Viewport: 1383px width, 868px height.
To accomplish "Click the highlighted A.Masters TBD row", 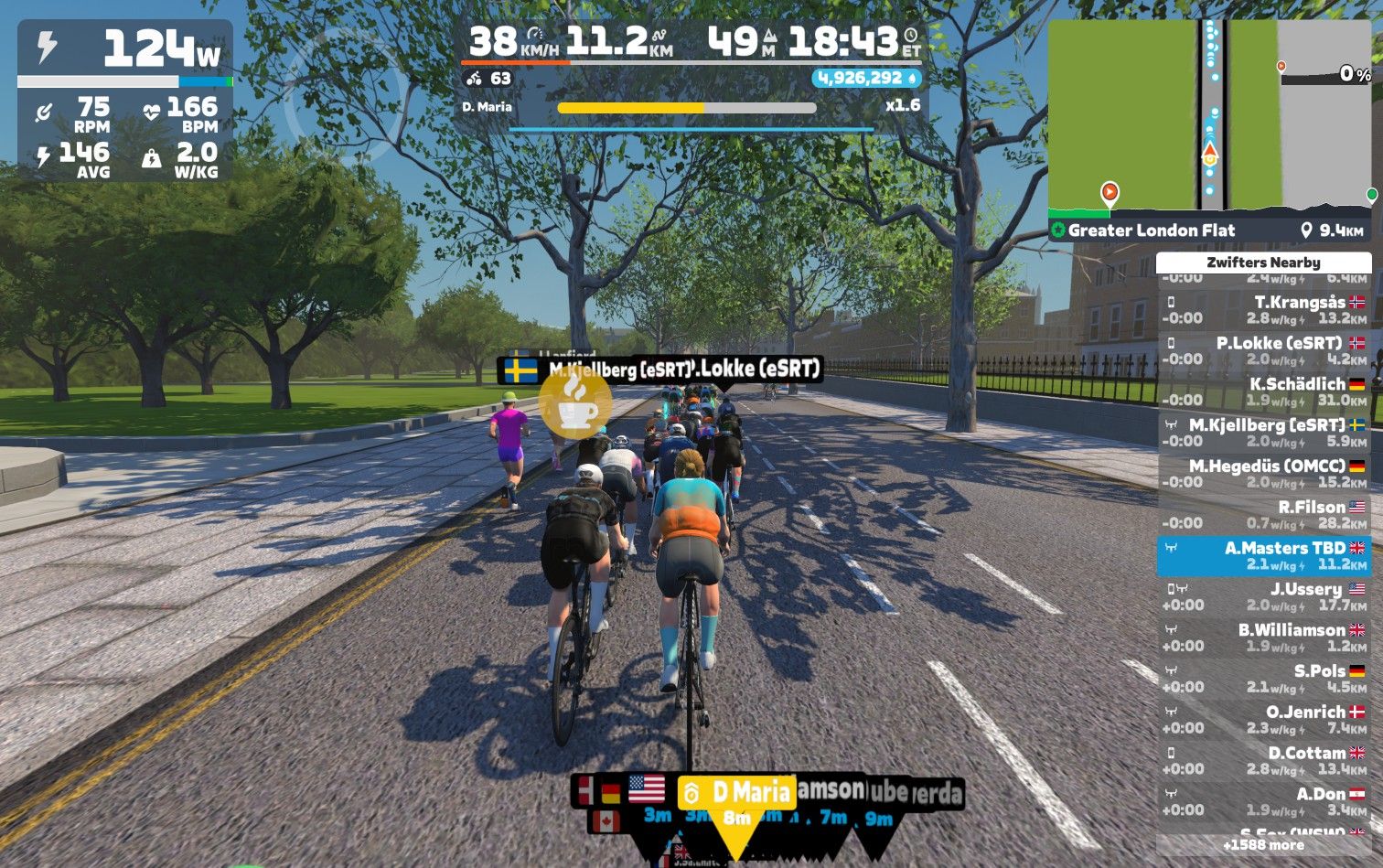I will tap(1264, 556).
